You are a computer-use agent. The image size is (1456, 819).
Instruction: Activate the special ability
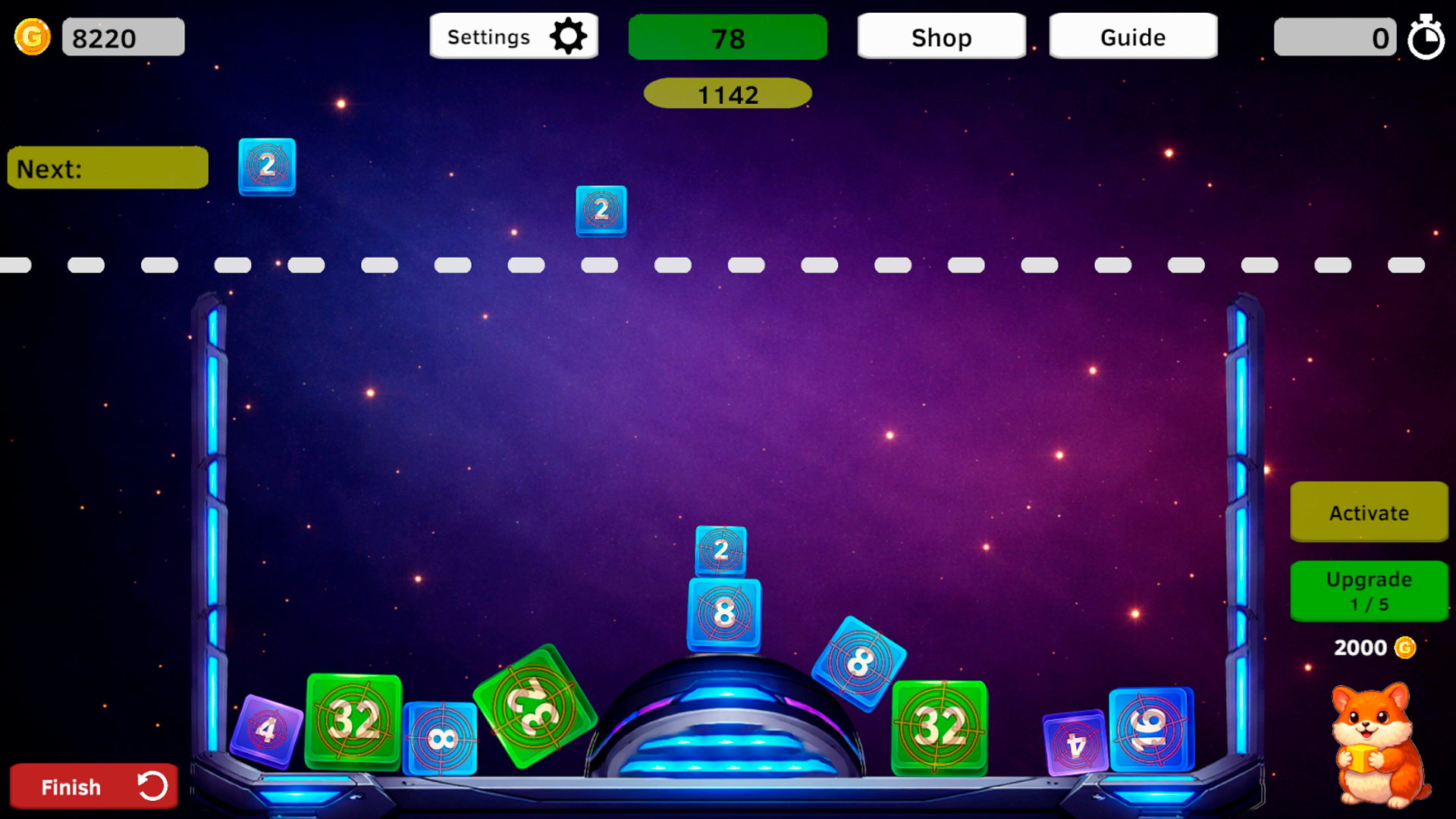[1369, 513]
